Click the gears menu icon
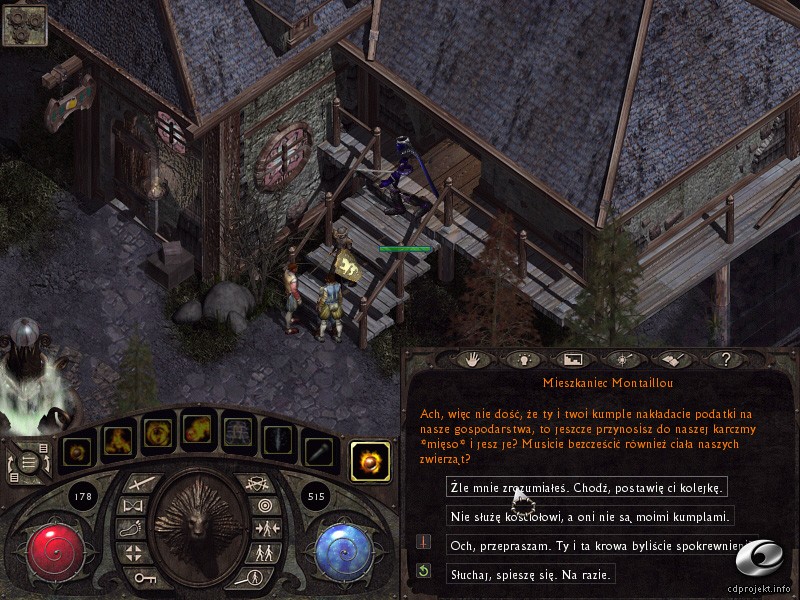 pos(23,25)
